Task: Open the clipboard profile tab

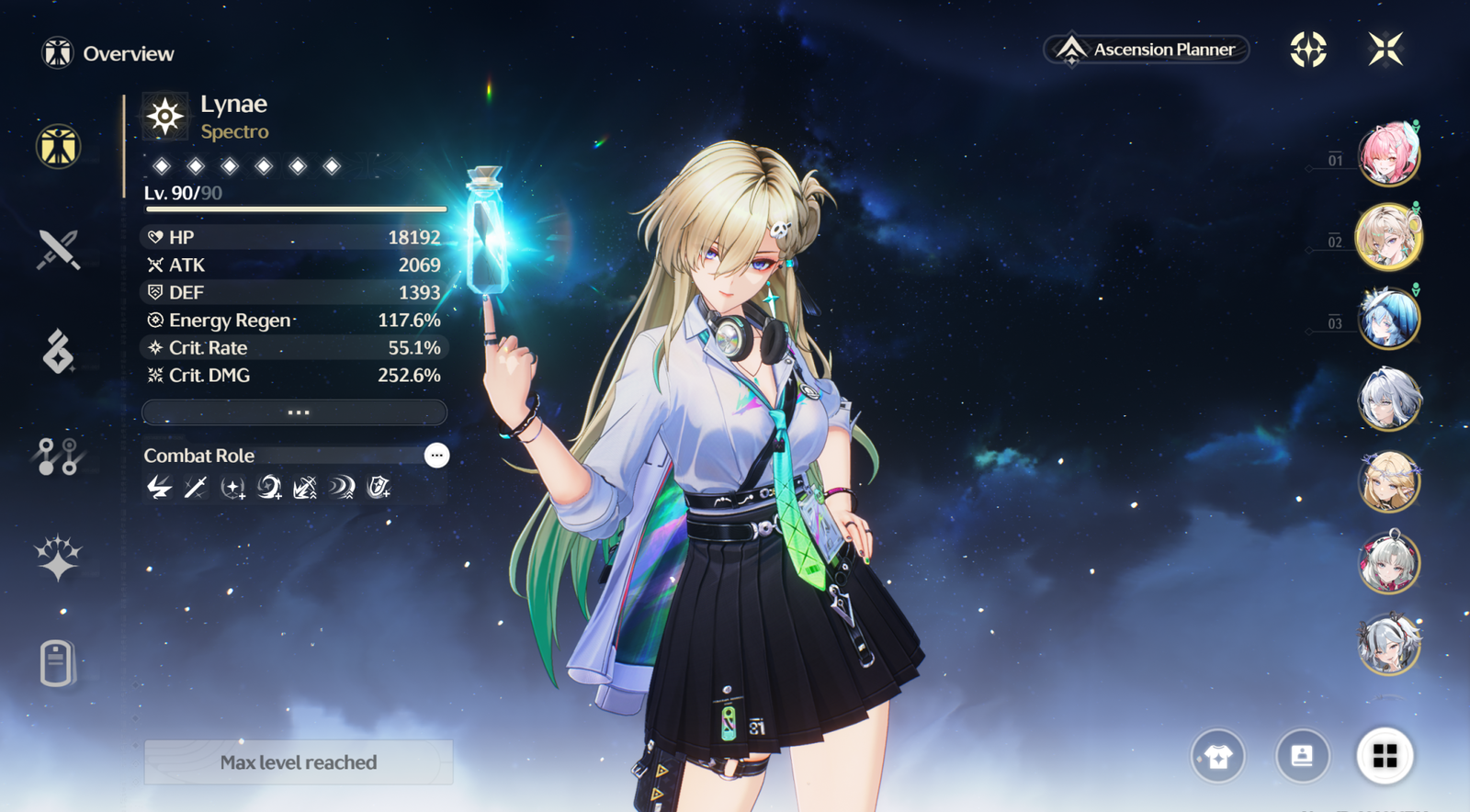Action: pyautogui.click(x=57, y=662)
